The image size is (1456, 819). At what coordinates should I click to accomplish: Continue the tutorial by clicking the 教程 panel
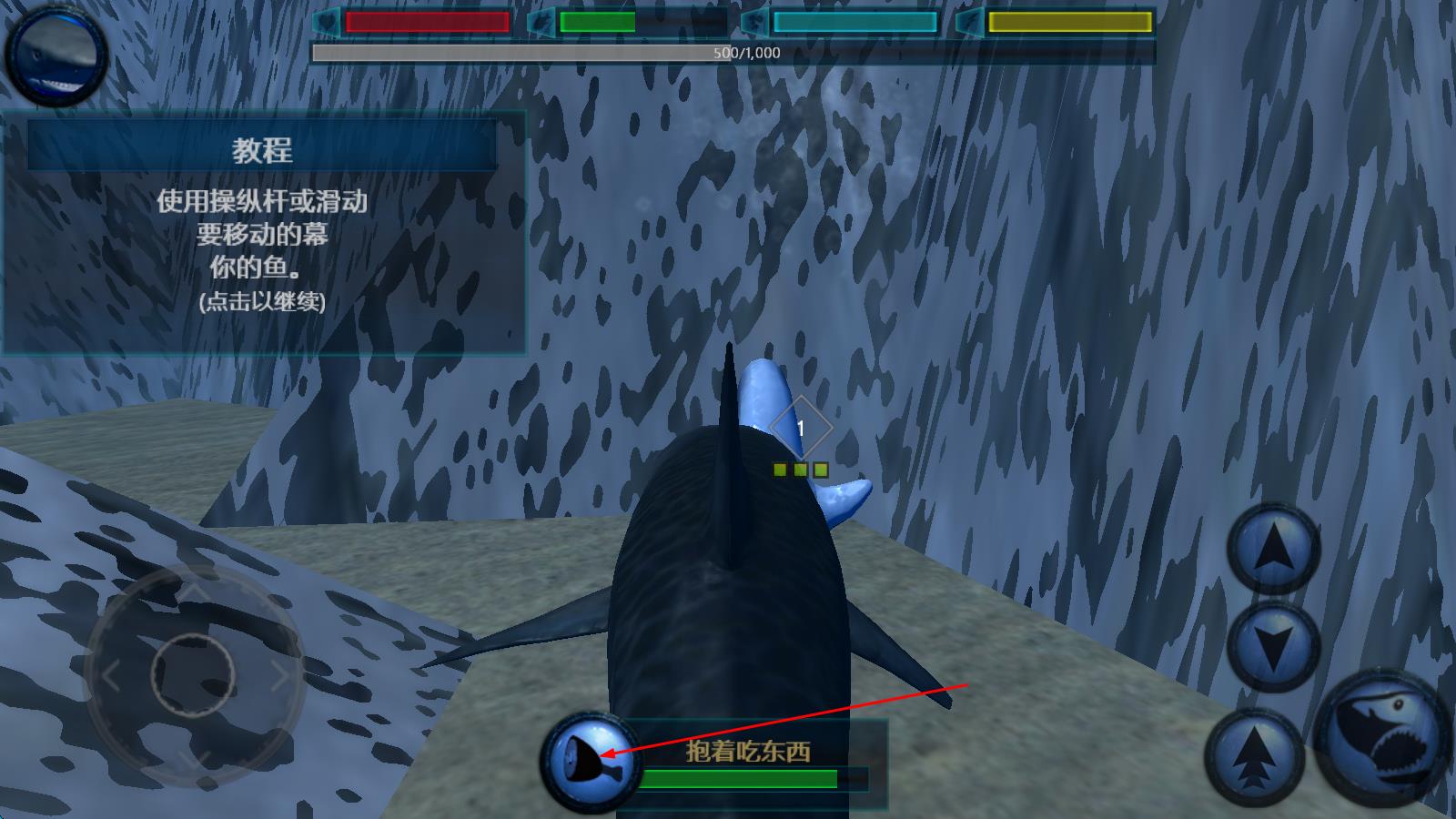(263, 233)
